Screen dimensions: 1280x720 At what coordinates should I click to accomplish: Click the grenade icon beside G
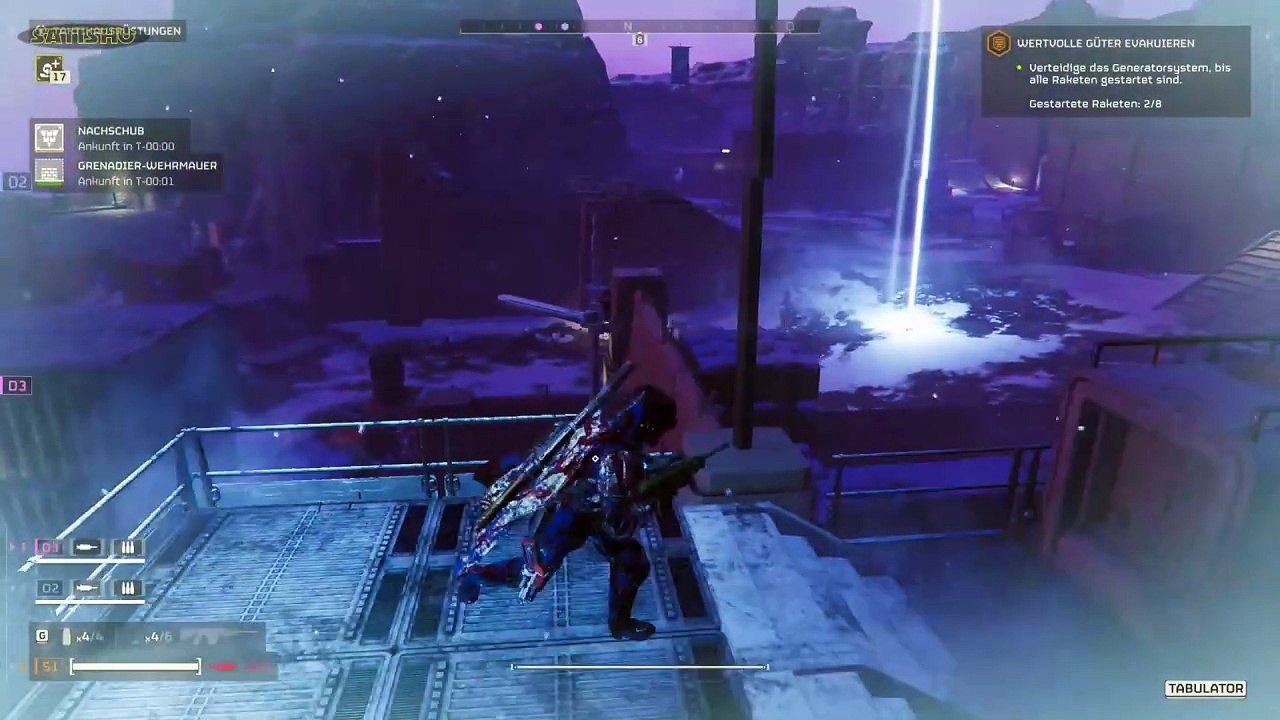(x=68, y=637)
